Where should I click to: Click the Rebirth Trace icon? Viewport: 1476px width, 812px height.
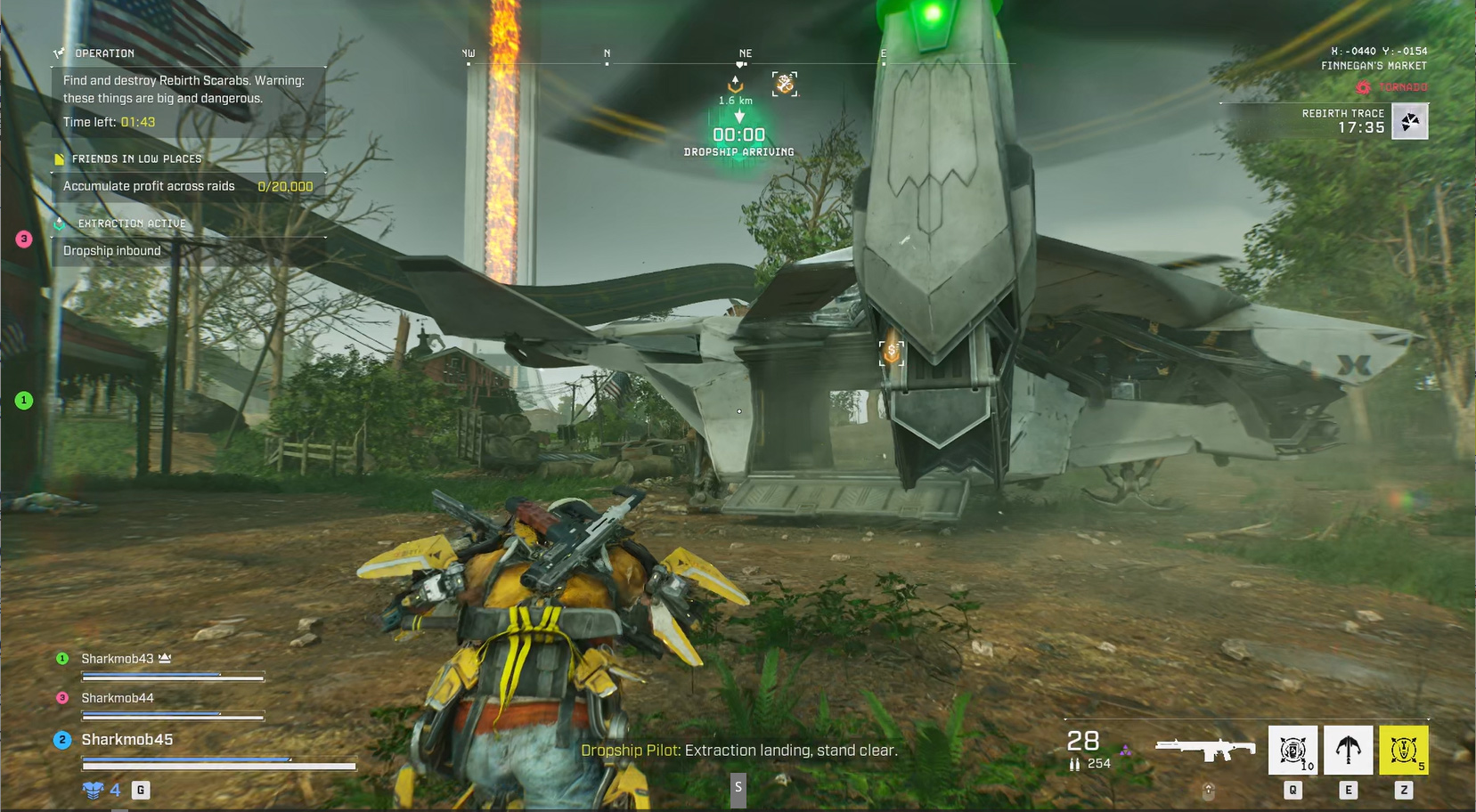(1410, 122)
